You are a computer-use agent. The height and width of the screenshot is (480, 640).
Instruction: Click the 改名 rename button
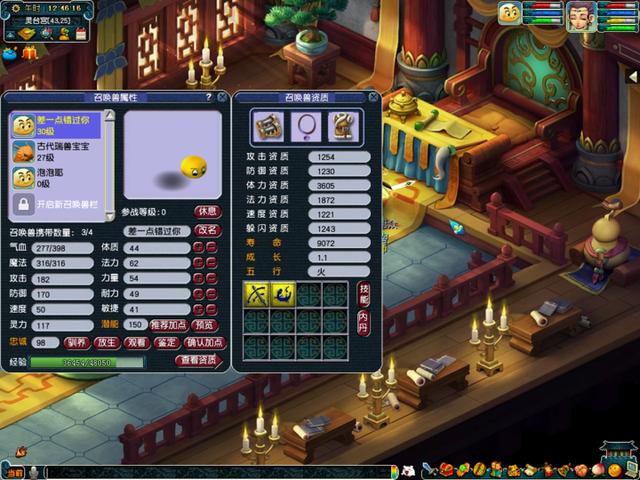click(x=207, y=230)
